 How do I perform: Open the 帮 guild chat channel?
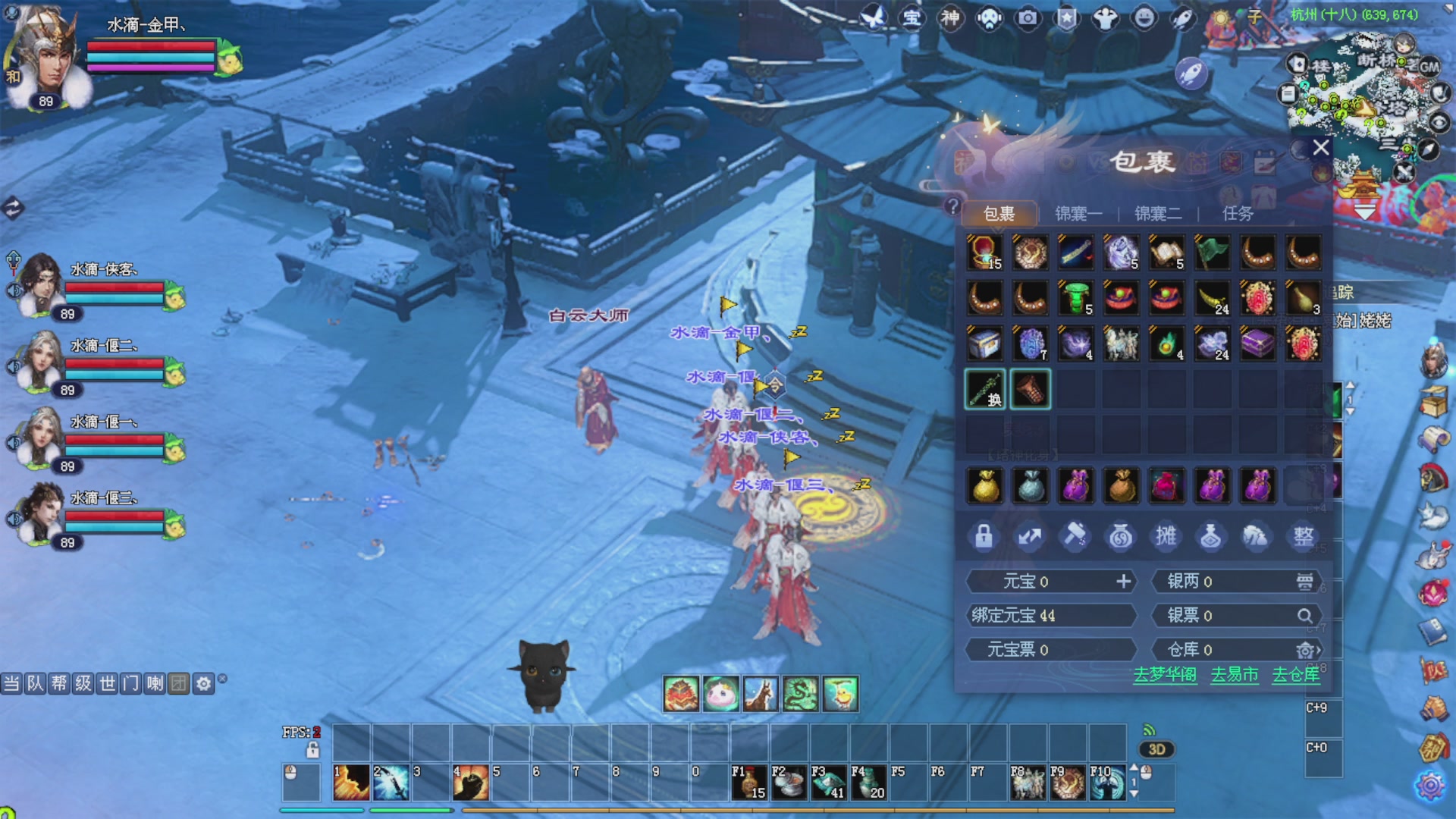(x=59, y=684)
